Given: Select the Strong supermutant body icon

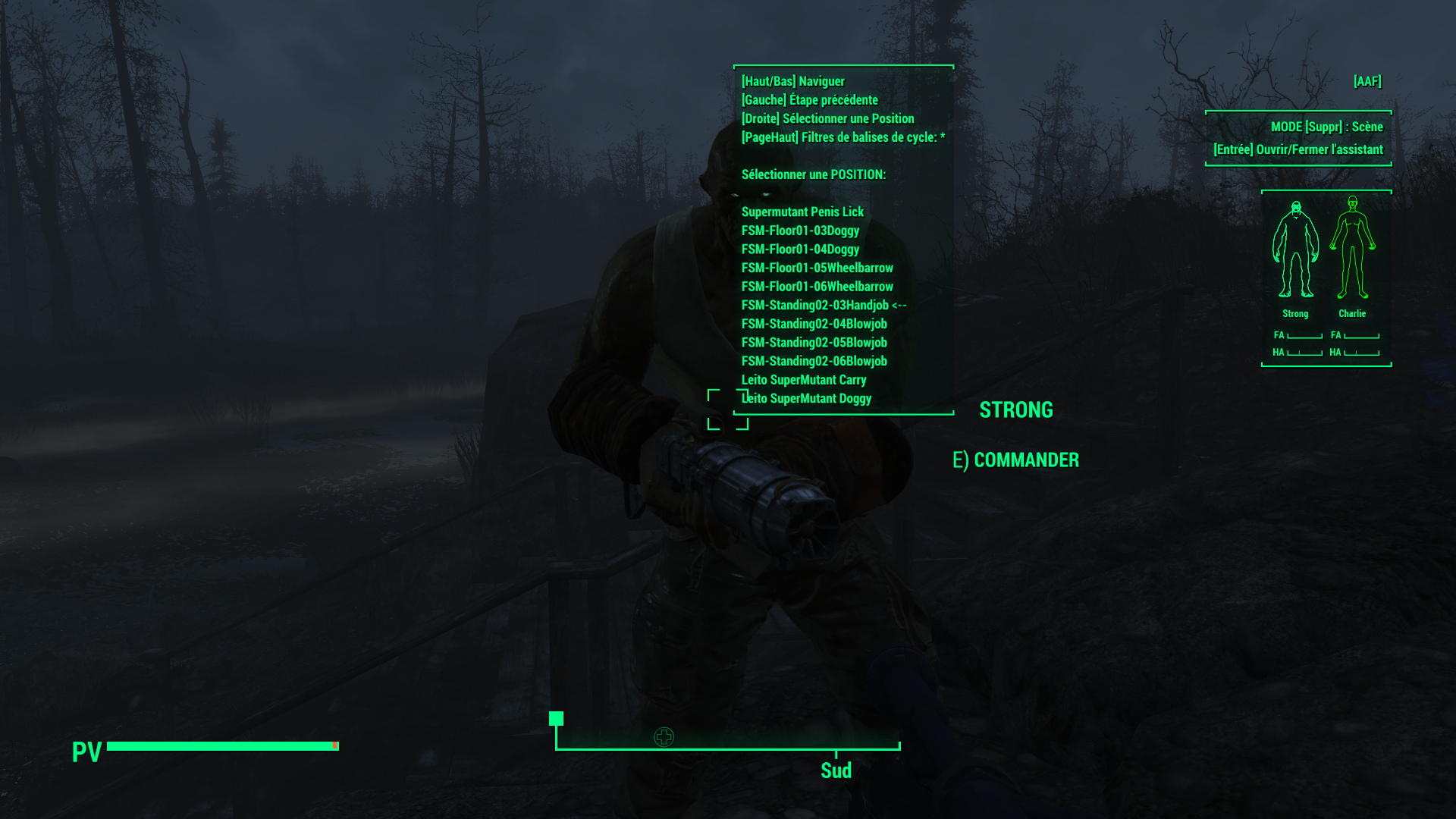Looking at the screenshot, I should coord(1296,254).
